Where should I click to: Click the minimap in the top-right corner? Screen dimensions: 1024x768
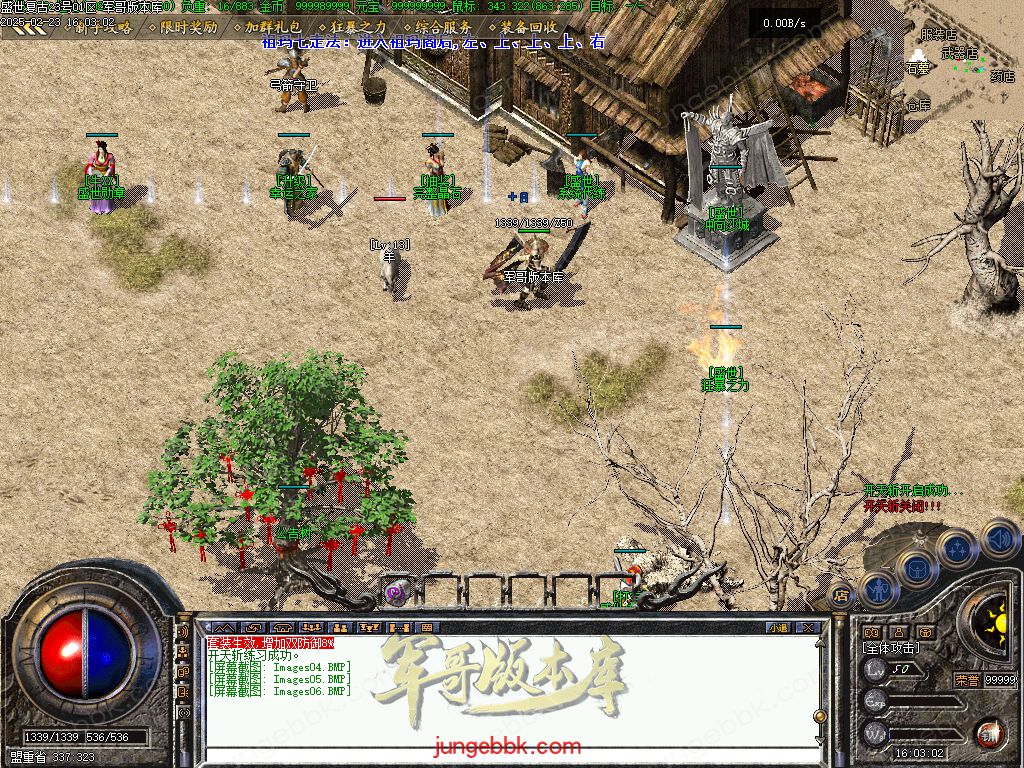pos(962,60)
